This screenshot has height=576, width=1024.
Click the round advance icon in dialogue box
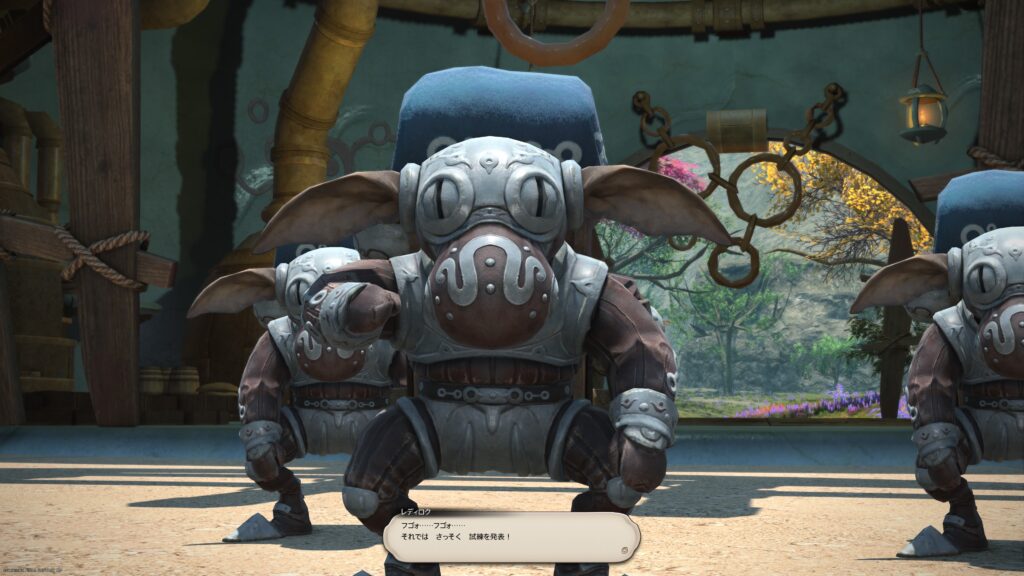pyautogui.click(x=623, y=549)
